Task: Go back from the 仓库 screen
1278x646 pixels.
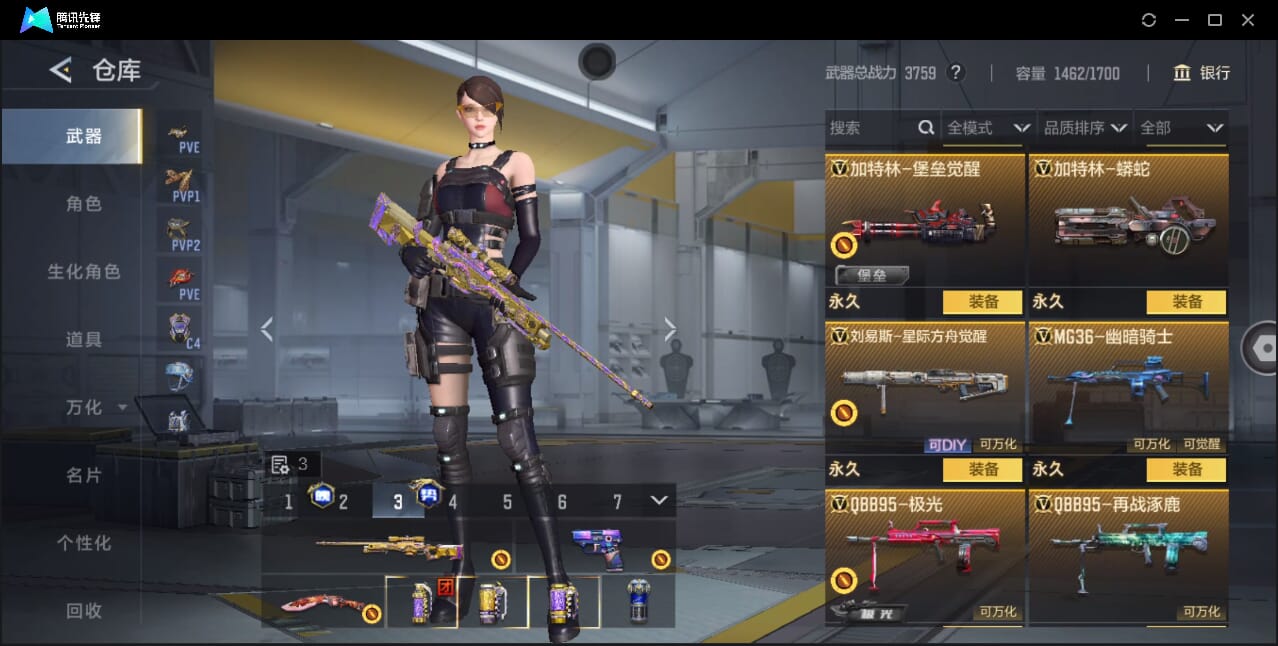Action: coord(61,70)
